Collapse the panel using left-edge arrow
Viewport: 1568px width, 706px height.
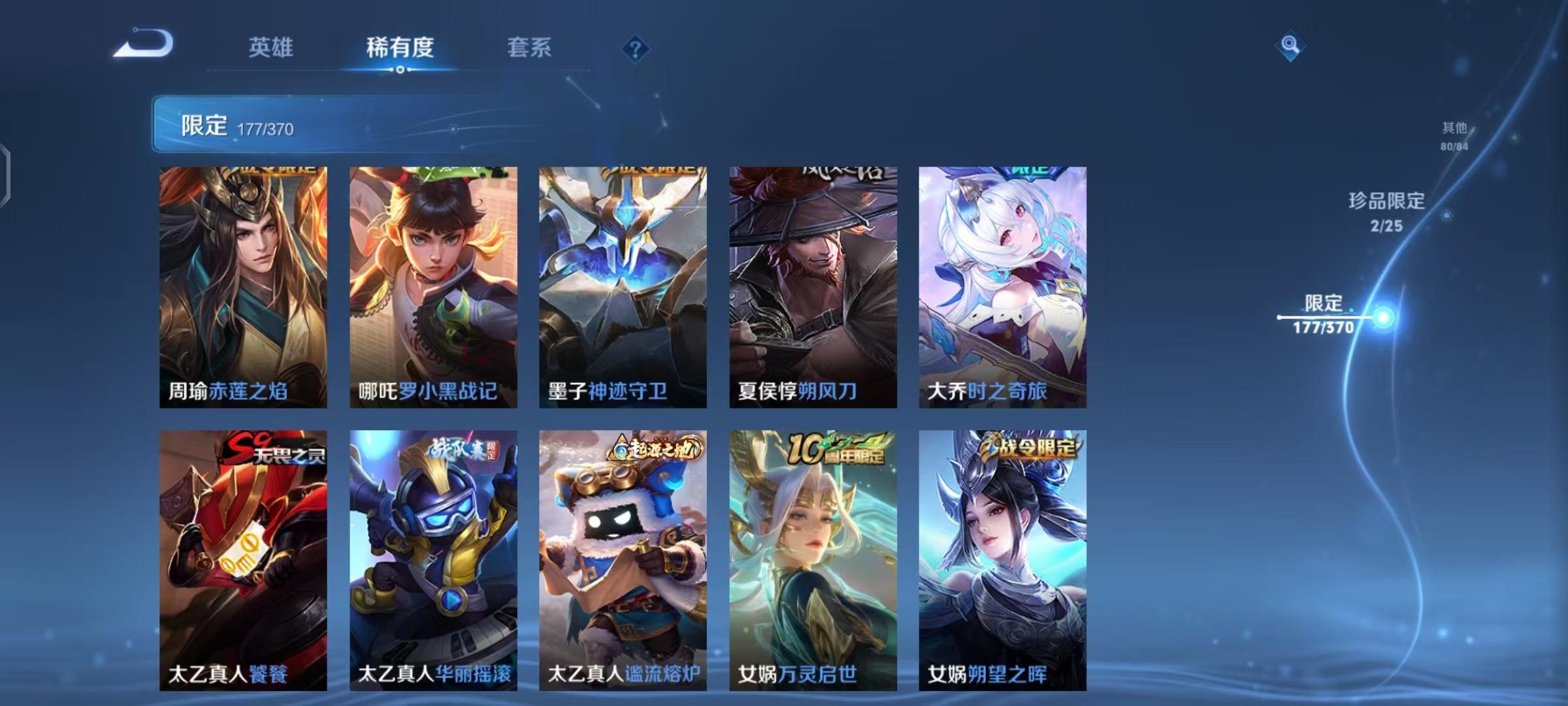click(x=5, y=173)
